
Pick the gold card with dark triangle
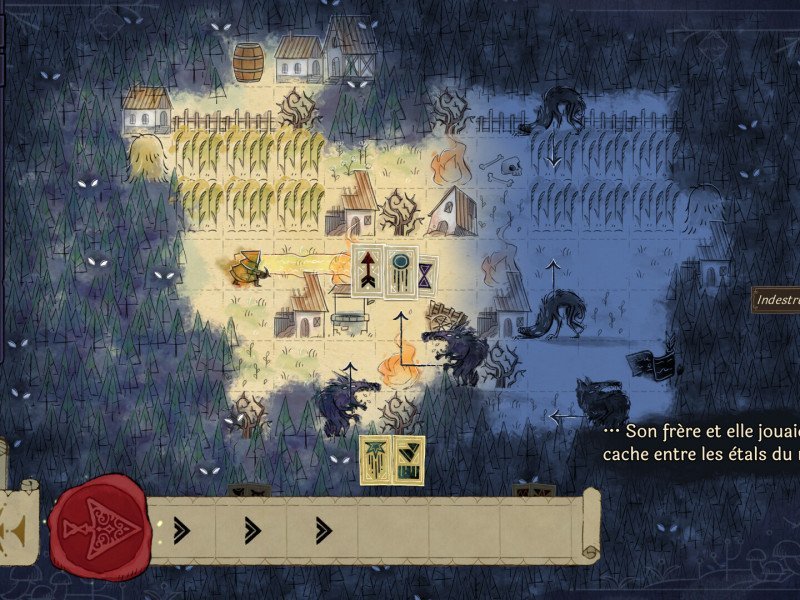coord(409,460)
